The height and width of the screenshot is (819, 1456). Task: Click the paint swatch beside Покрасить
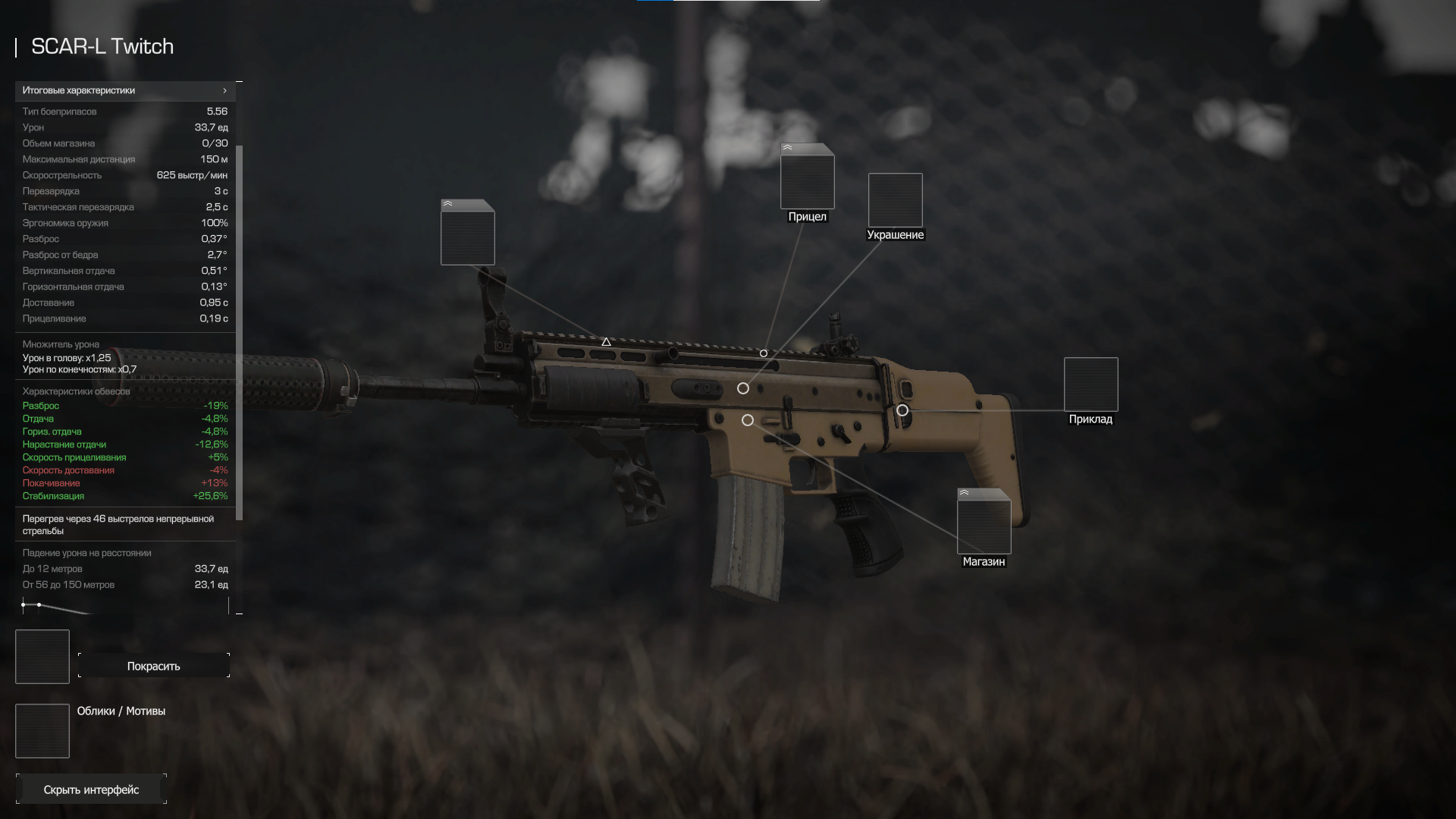pos(42,657)
